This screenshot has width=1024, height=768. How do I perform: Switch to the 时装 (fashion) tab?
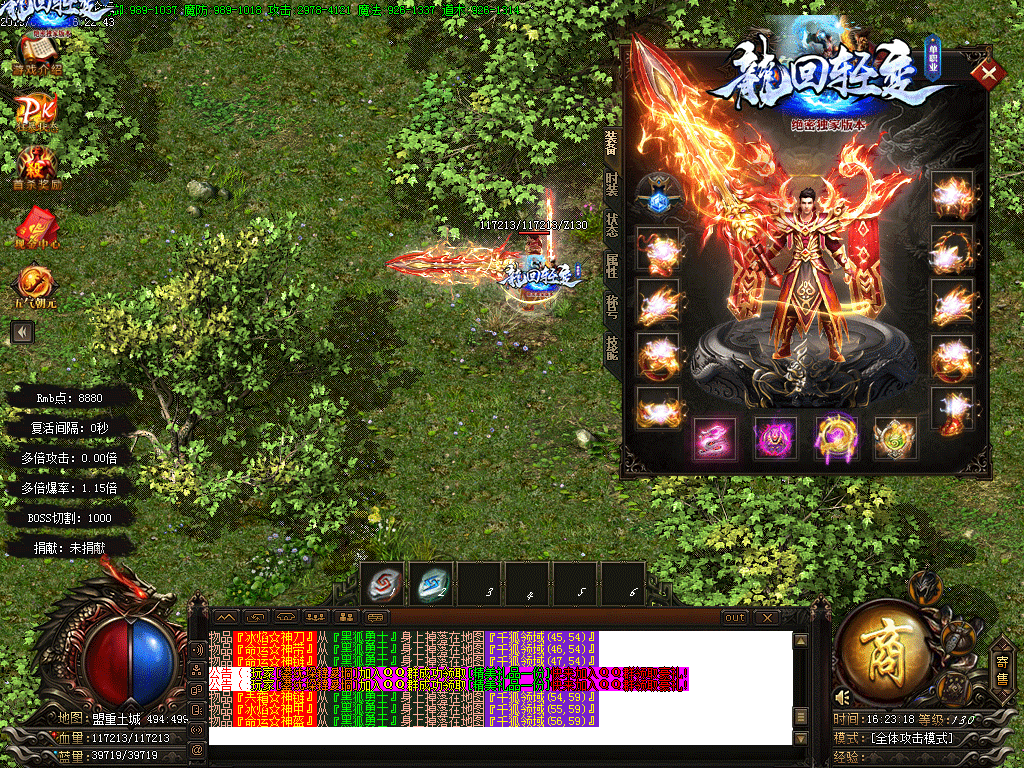point(612,185)
